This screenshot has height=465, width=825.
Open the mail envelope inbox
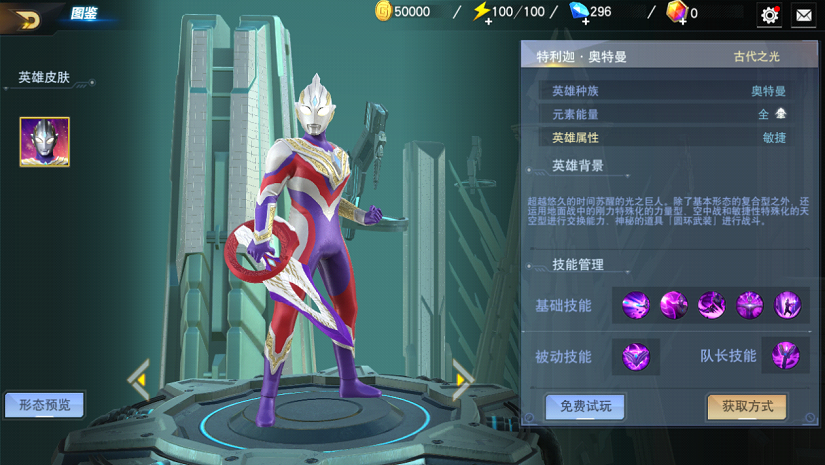pyautogui.click(x=803, y=14)
